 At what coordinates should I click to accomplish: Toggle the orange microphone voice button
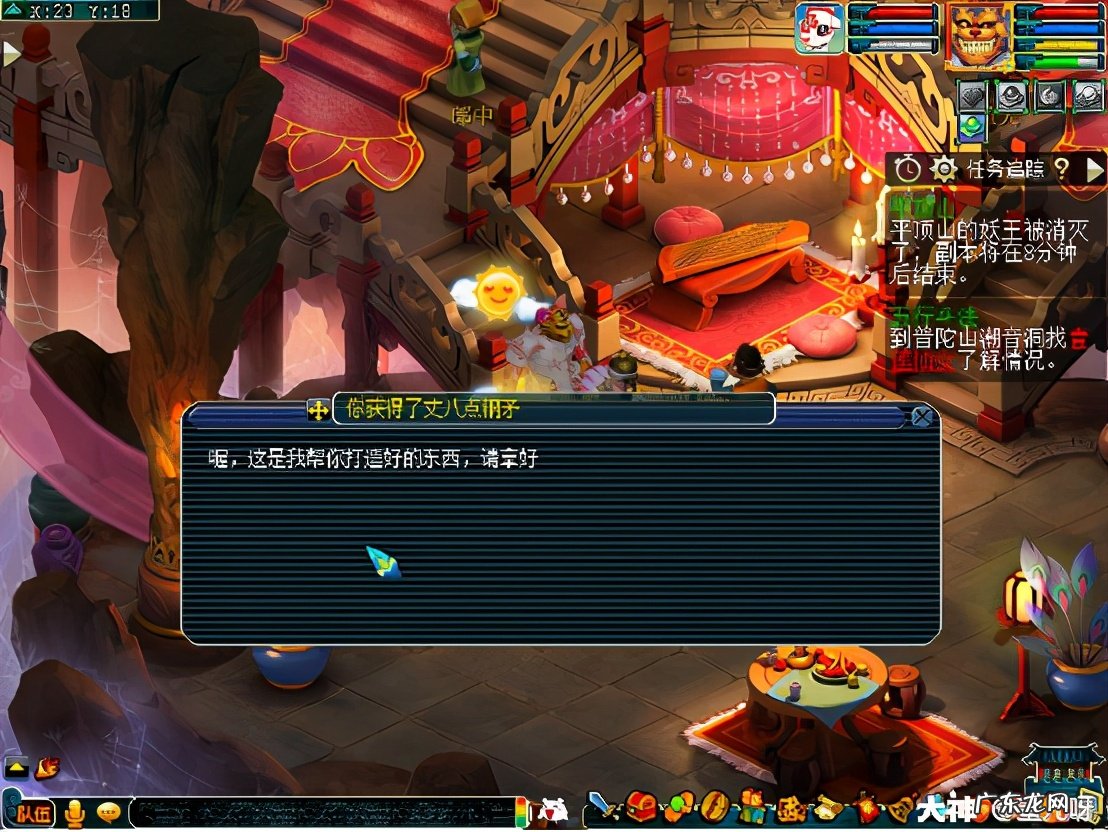pyautogui.click(x=74, y=814)
